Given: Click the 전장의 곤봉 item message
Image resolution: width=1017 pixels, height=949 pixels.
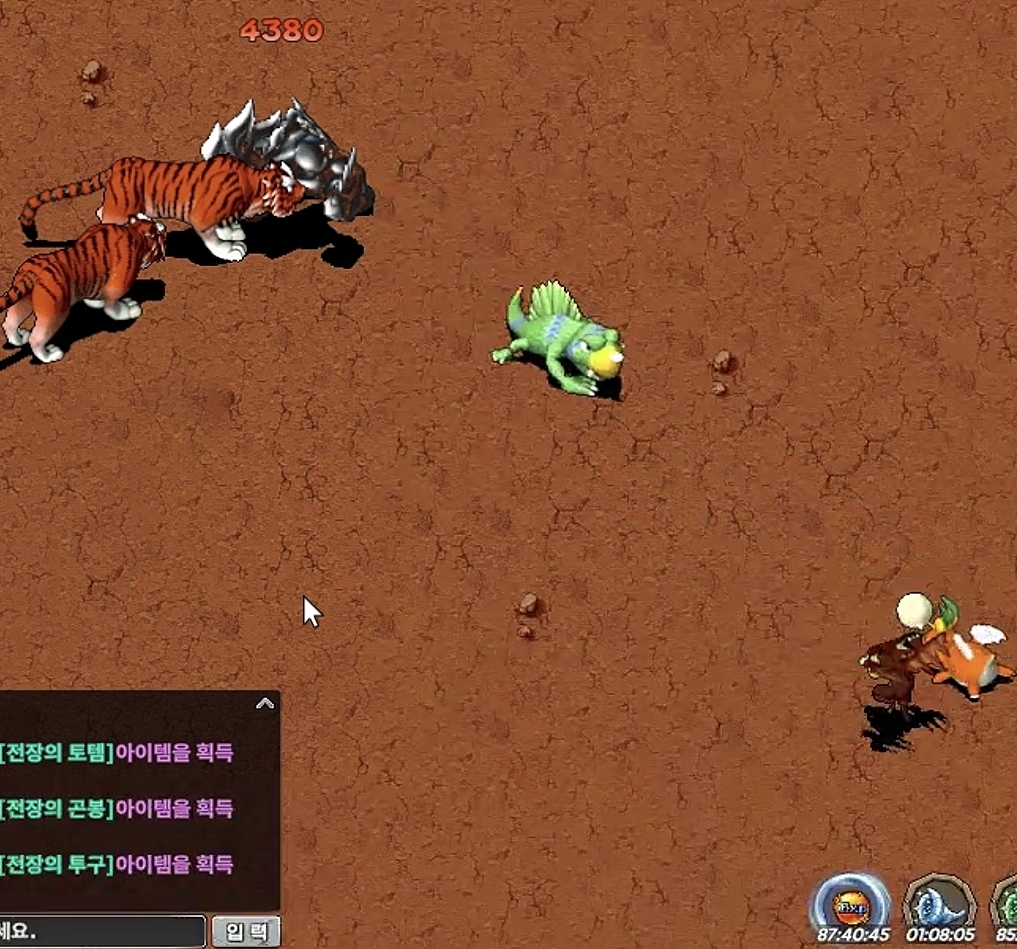Looking at the screenshot, I should coord(118,808).
